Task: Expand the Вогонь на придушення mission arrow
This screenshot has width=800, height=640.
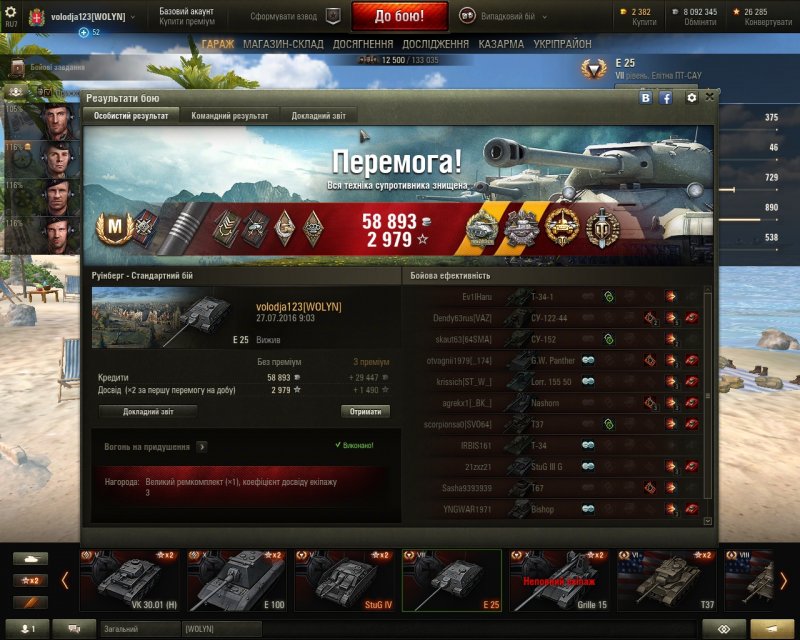Action: pos(202,447)
